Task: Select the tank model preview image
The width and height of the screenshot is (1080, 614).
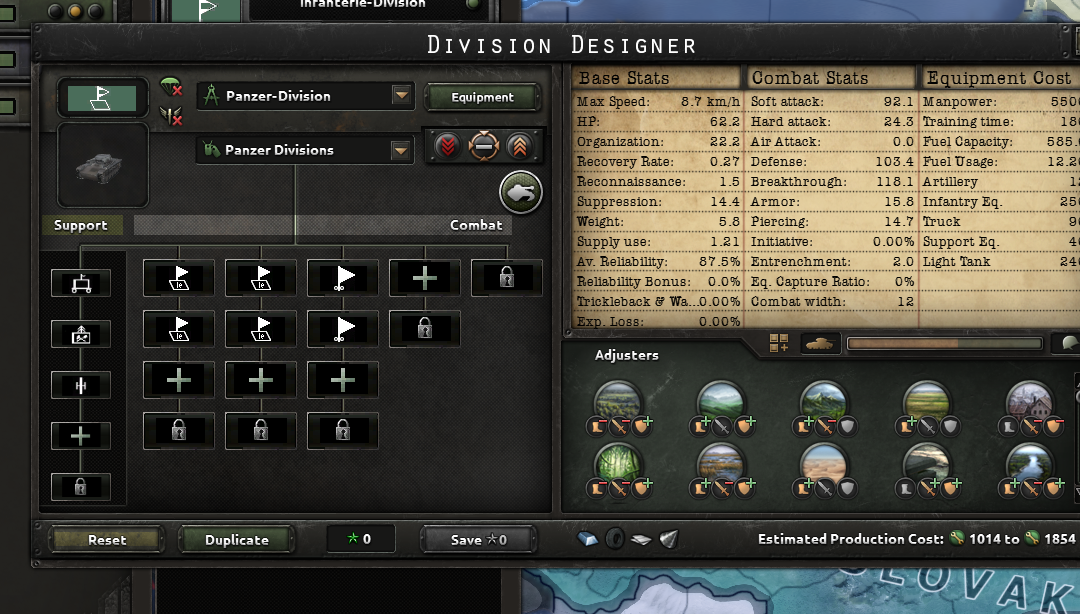Action: [103, 165]
